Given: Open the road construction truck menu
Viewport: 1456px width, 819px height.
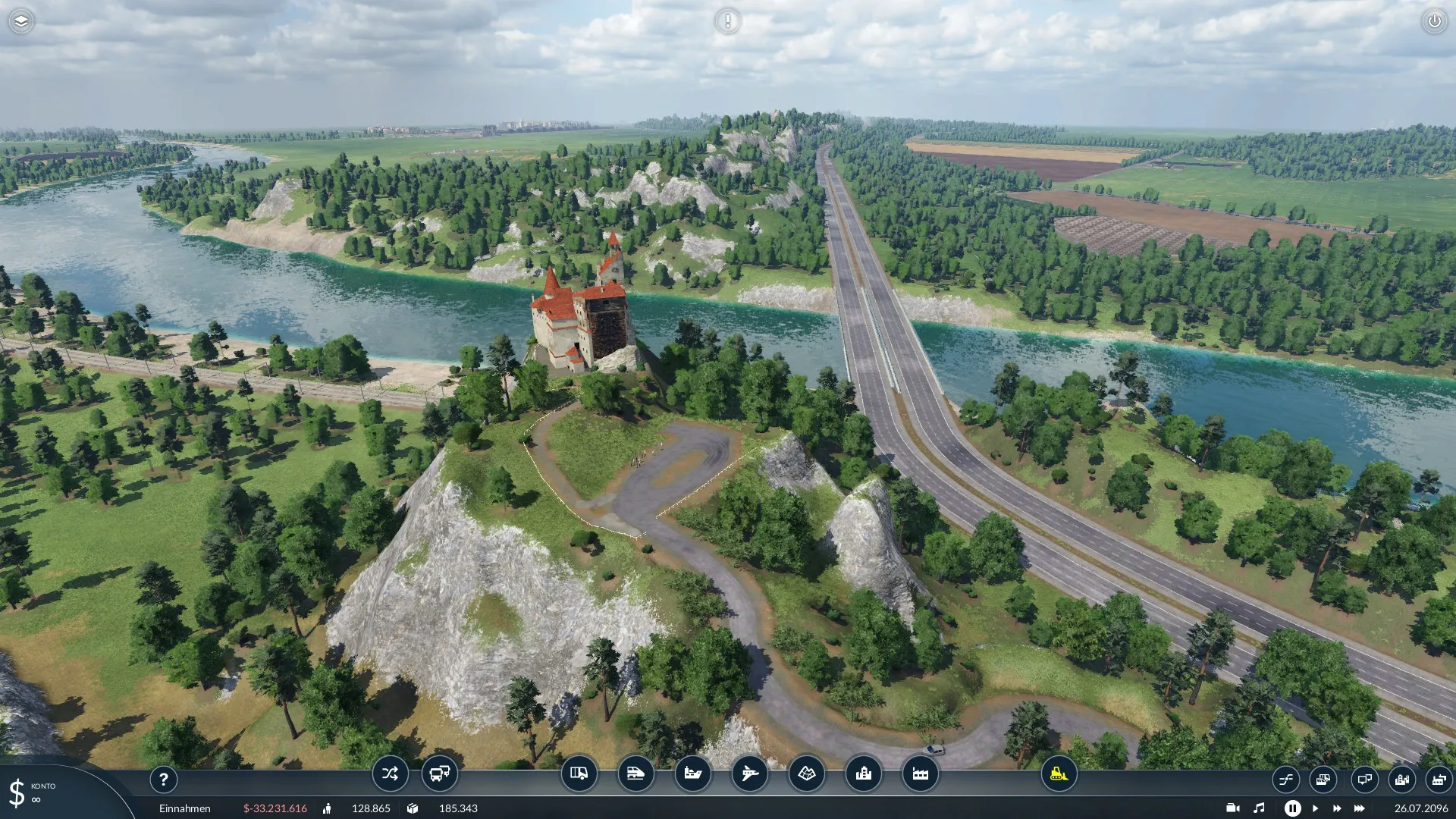Looking at the screenshot, I should point(579,773).
